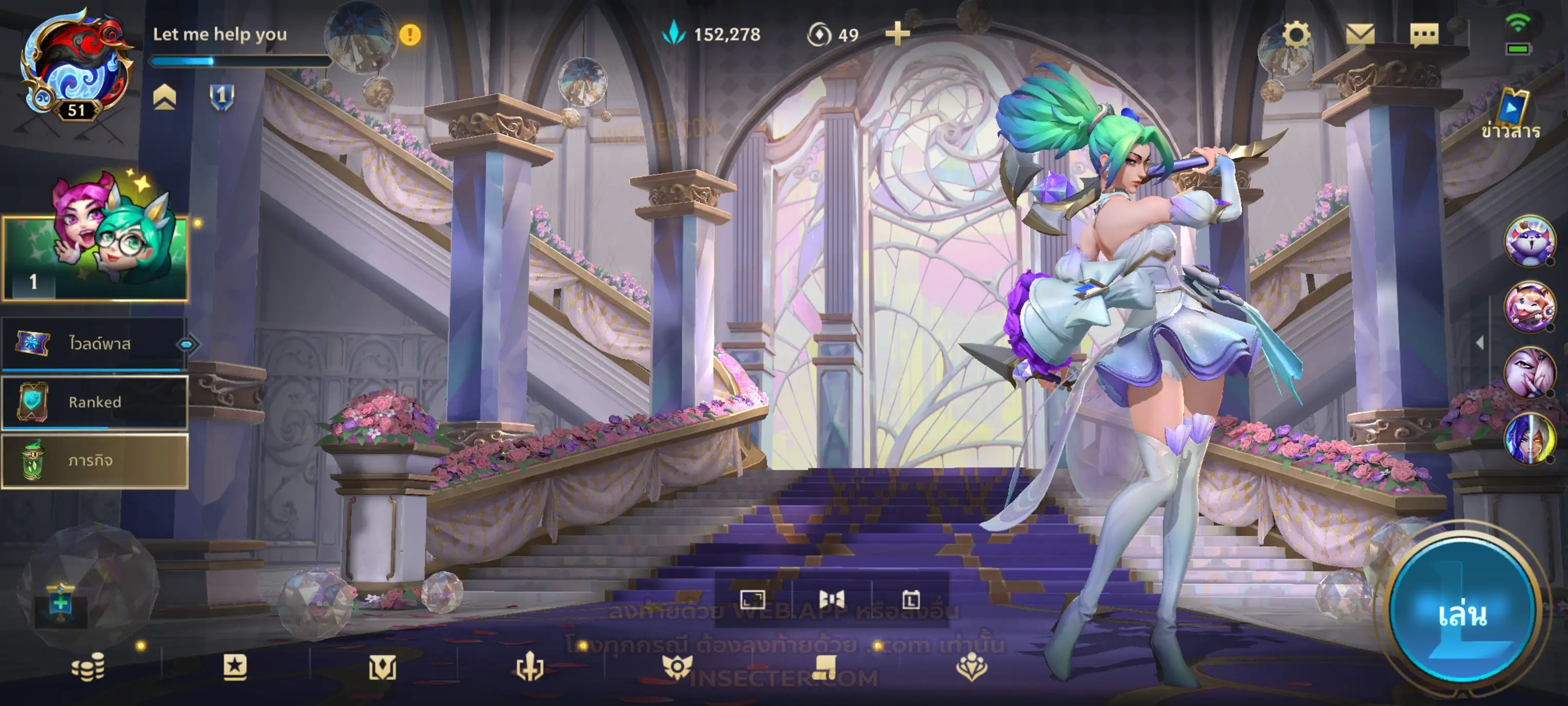Open the mail envelope inbox
The width and height of the screenshot is (1568, 706).
point(1360,34)
